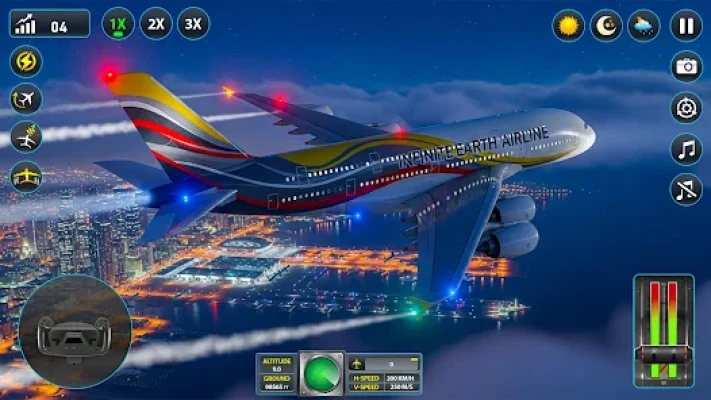Viewport: 711px width, 400px height.
Task: Tap the plane with curved arrow icon
Action: click(x=26, y=98)
